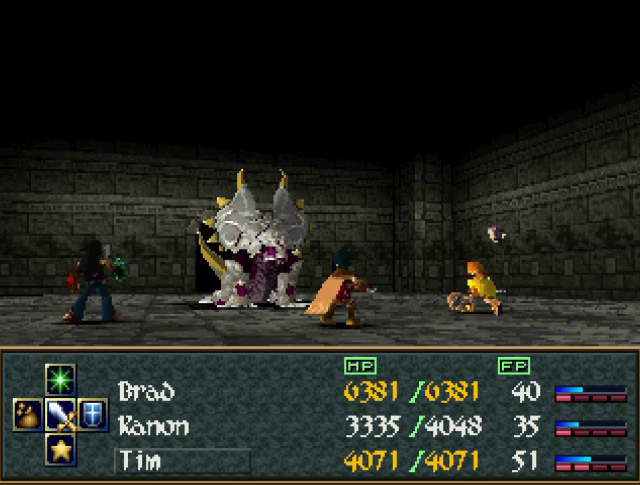Choose the blue shield defend command
Viewport: 640px width, 485px height.
[x=93, y=413]
